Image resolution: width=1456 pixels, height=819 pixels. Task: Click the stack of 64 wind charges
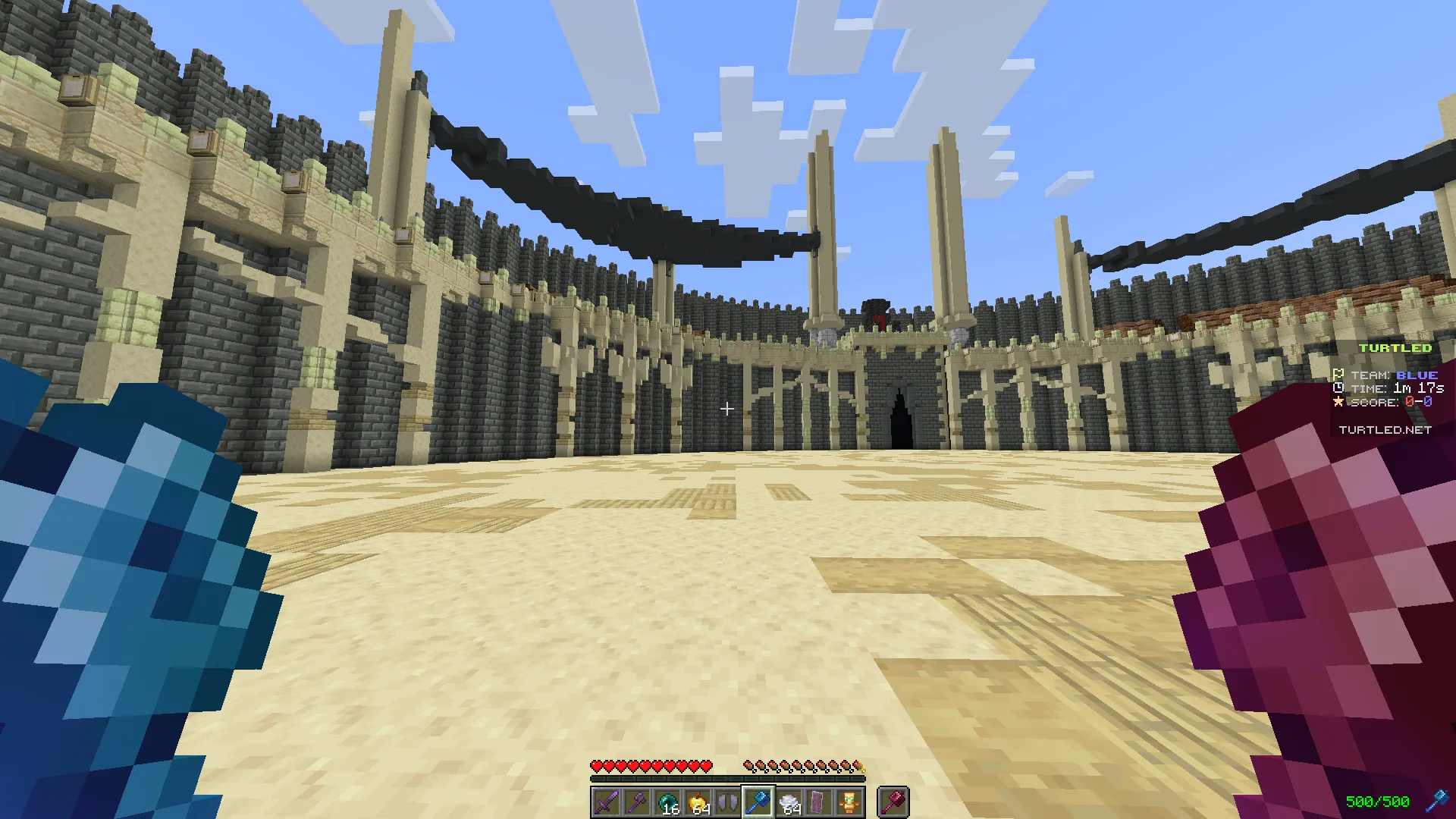(787, 802)
